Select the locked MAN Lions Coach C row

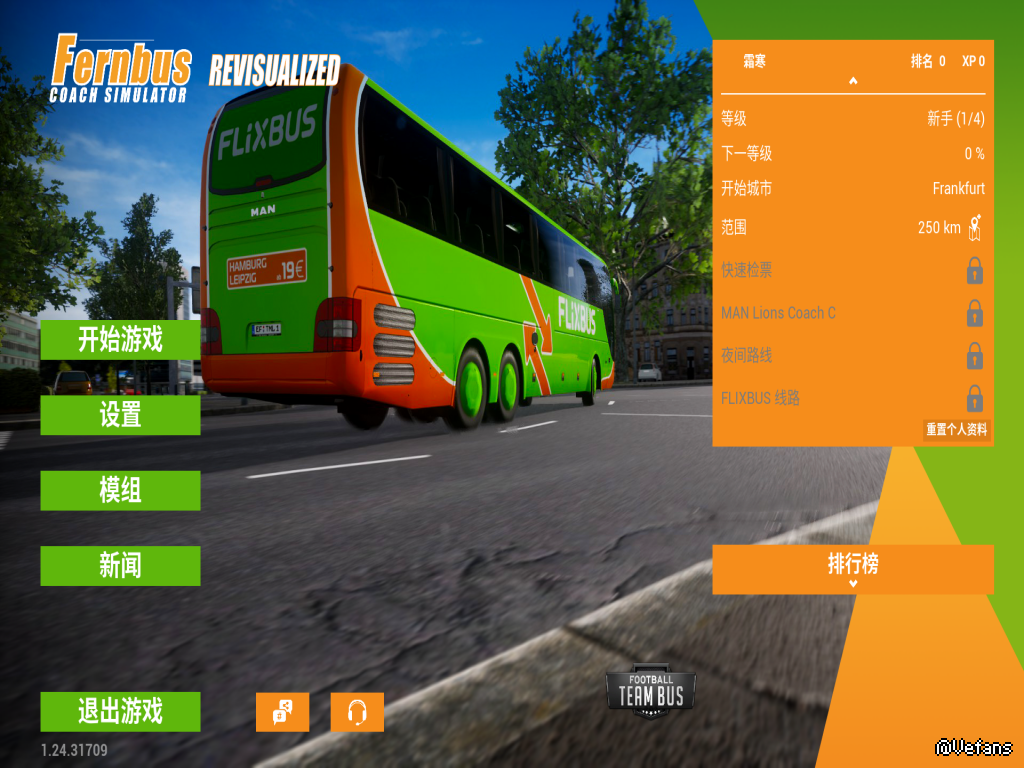852,313
